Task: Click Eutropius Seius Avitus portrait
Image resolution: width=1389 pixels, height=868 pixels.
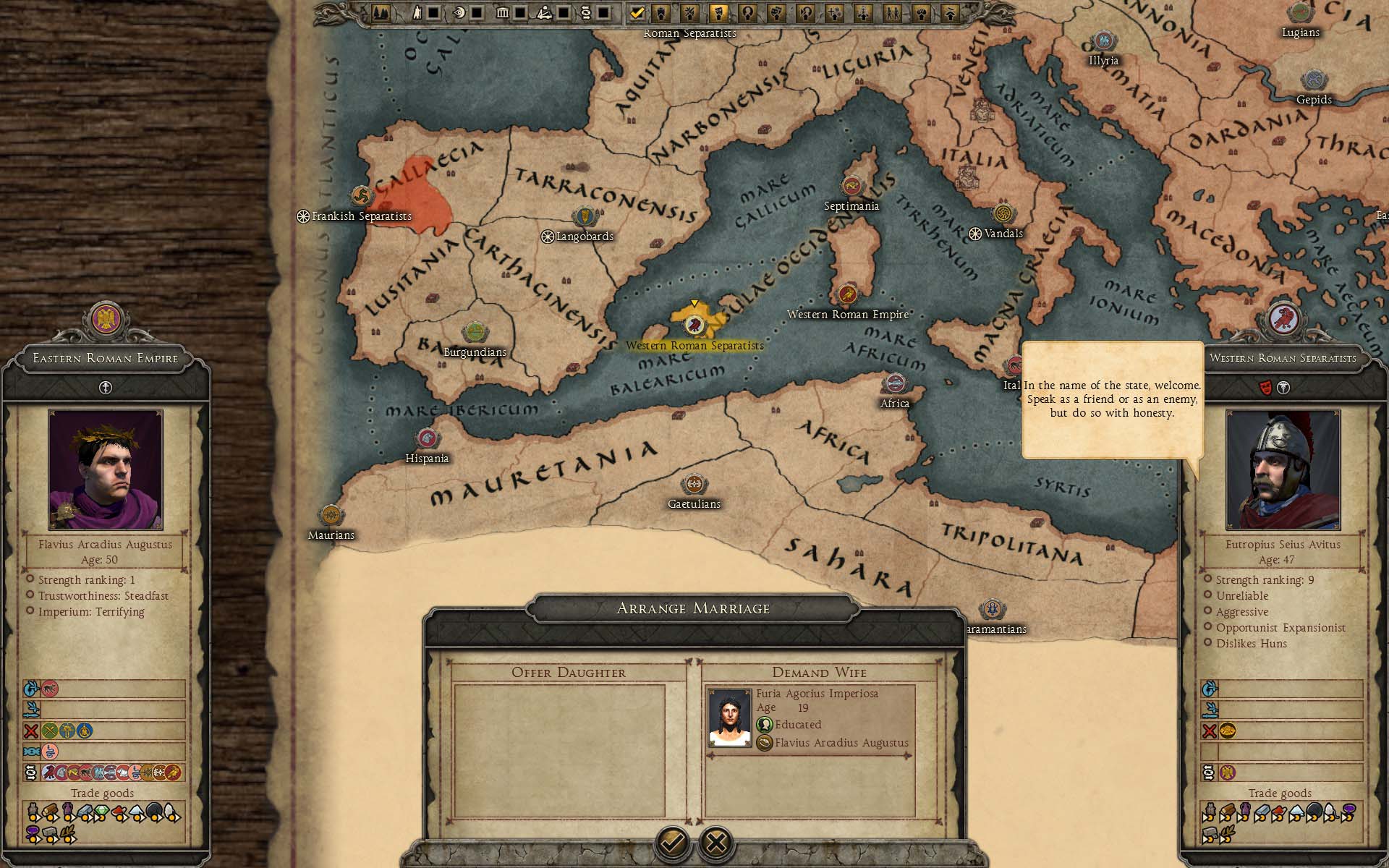Action: point(1283,470)
